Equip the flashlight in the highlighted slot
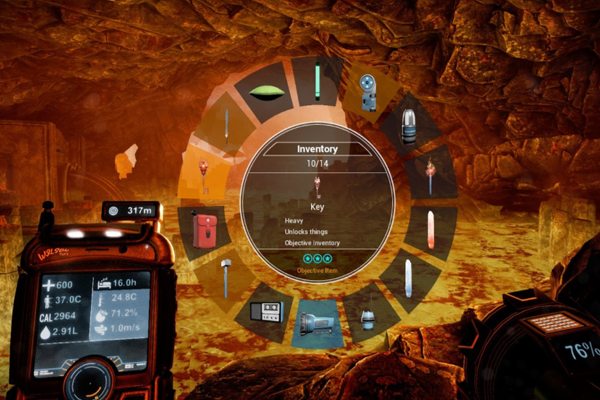The width and height of the screenshot is (600, 400). (317, 322)
